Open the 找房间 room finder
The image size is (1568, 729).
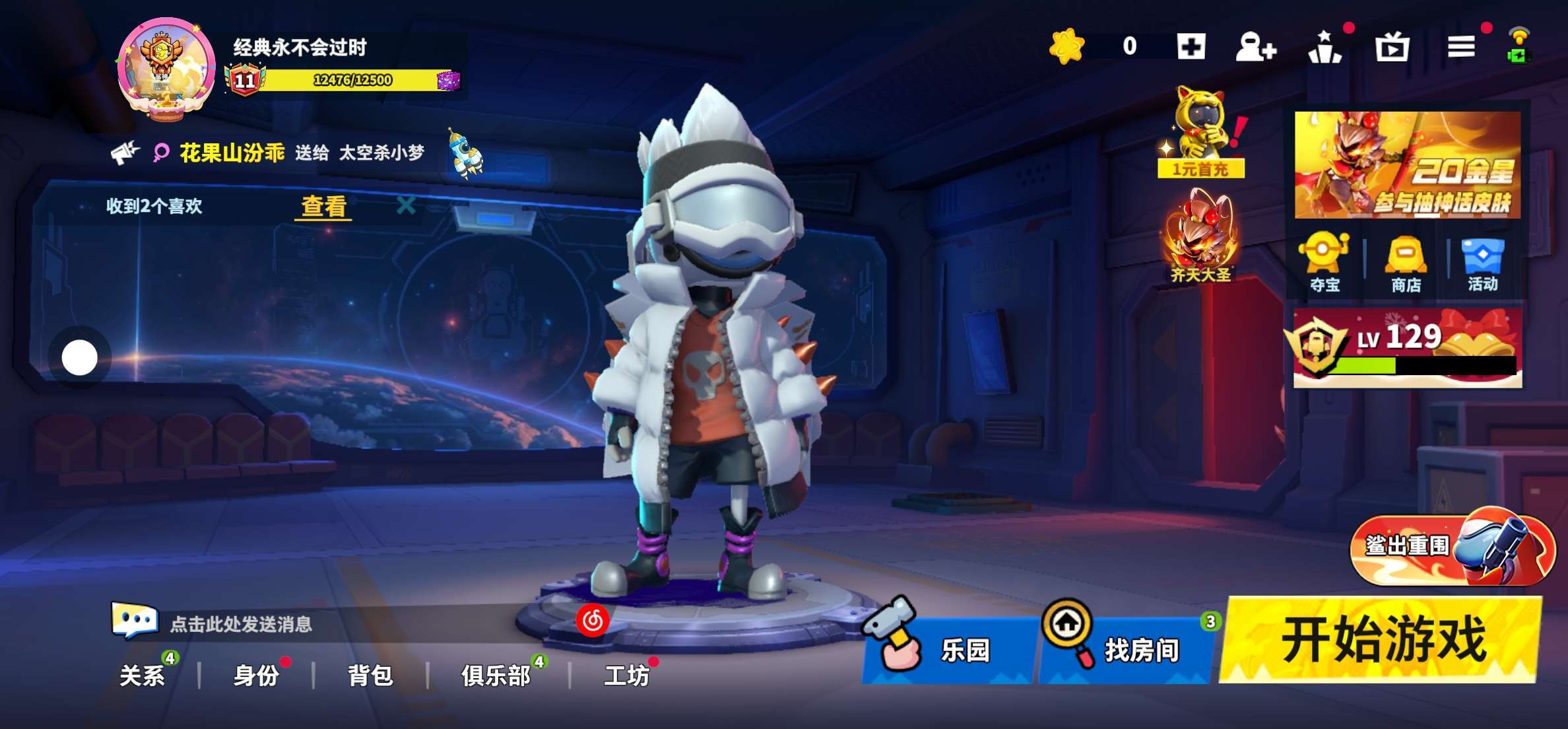click(x=1127, y=648)
